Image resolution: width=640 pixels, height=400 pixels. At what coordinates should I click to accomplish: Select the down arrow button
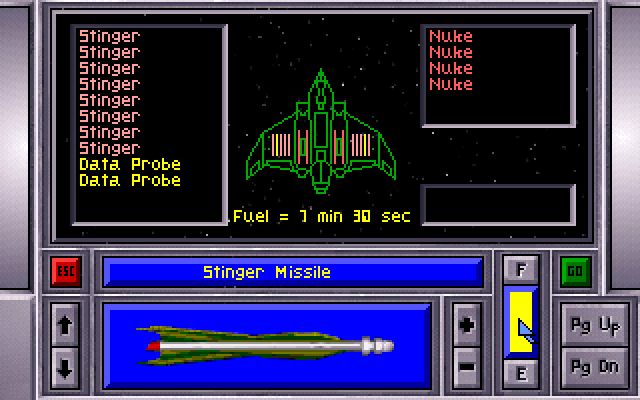[66, 366]
